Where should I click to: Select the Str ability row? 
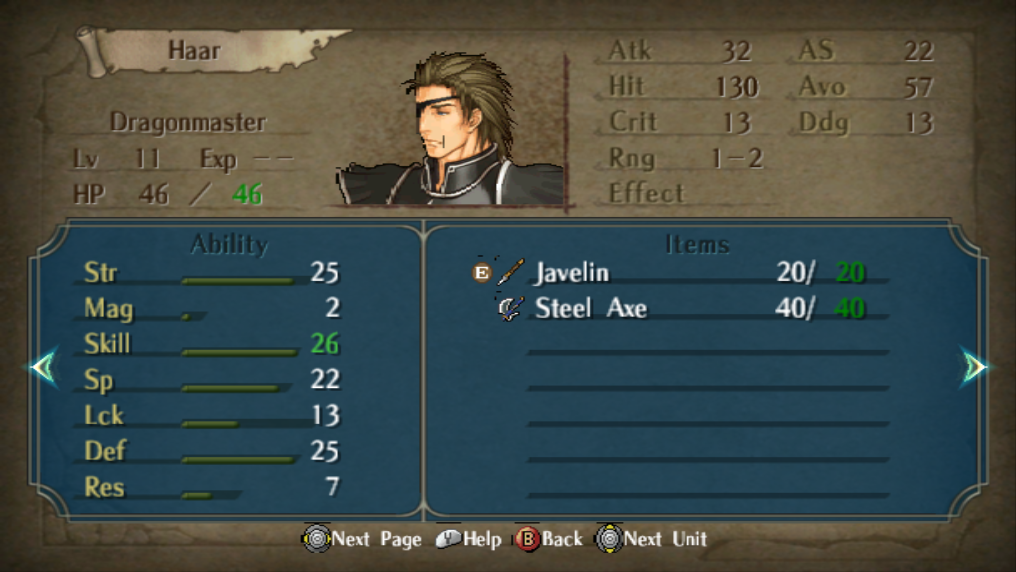coord(211,273)
